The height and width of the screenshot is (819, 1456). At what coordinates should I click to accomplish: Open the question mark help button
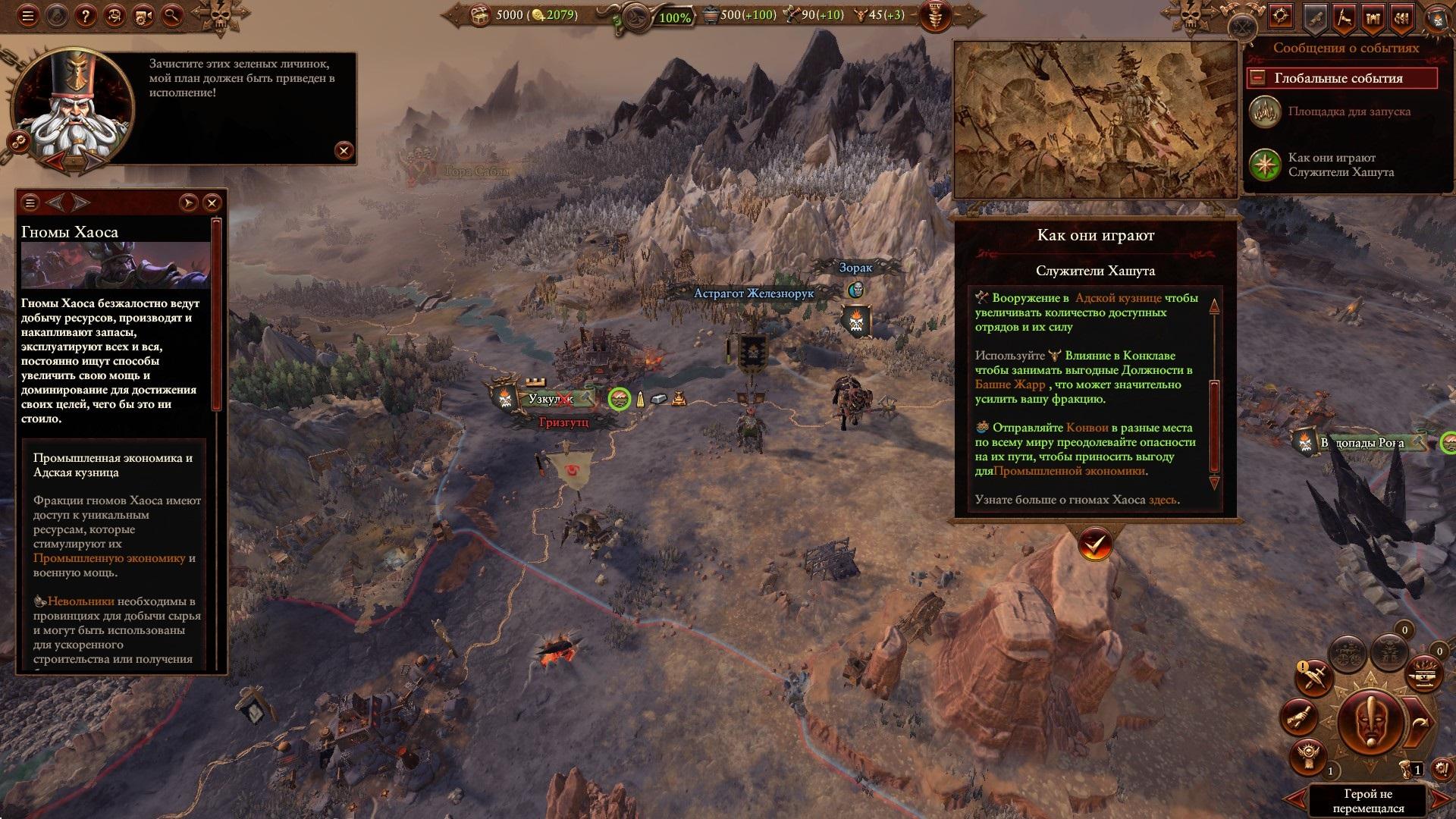[86, 15]
